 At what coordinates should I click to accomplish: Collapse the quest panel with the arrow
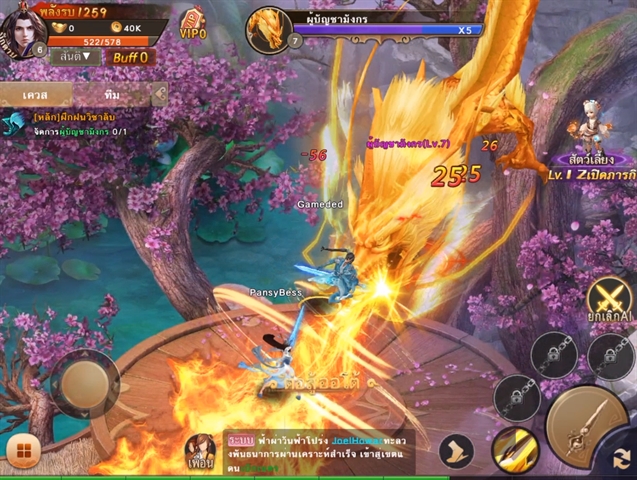coord(159,94)
